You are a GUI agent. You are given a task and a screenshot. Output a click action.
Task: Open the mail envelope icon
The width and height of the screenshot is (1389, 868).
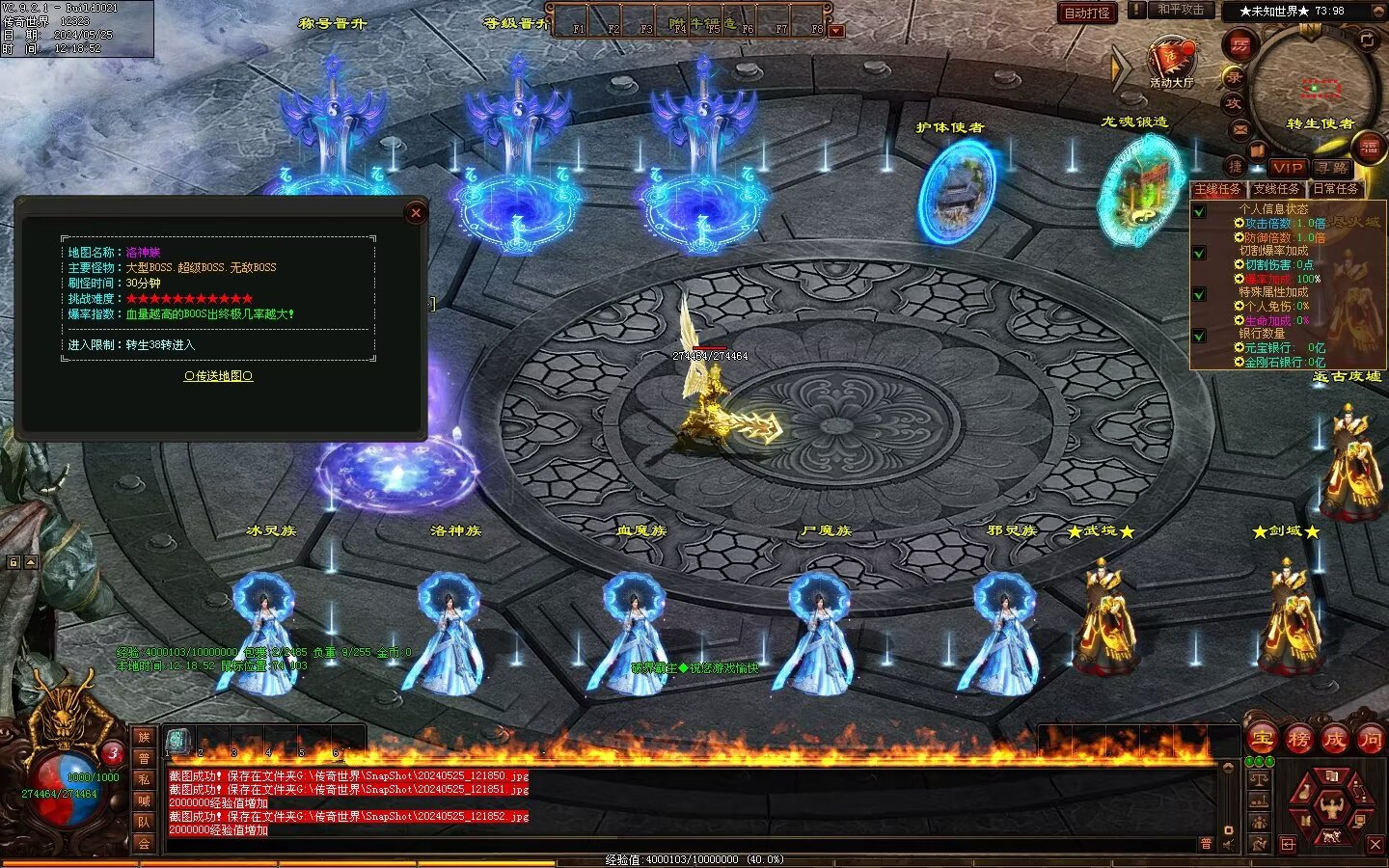point(1240,130)
